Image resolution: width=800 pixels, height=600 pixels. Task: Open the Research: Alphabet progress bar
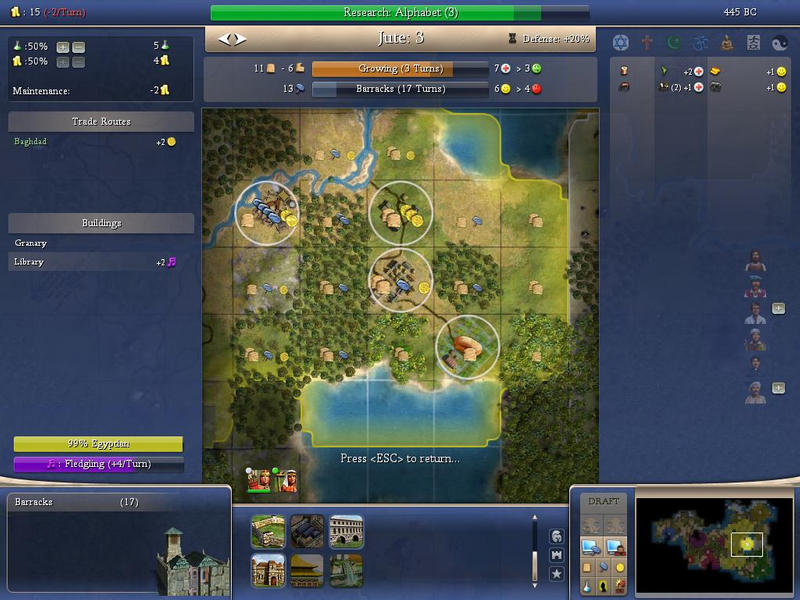point(400,13)
